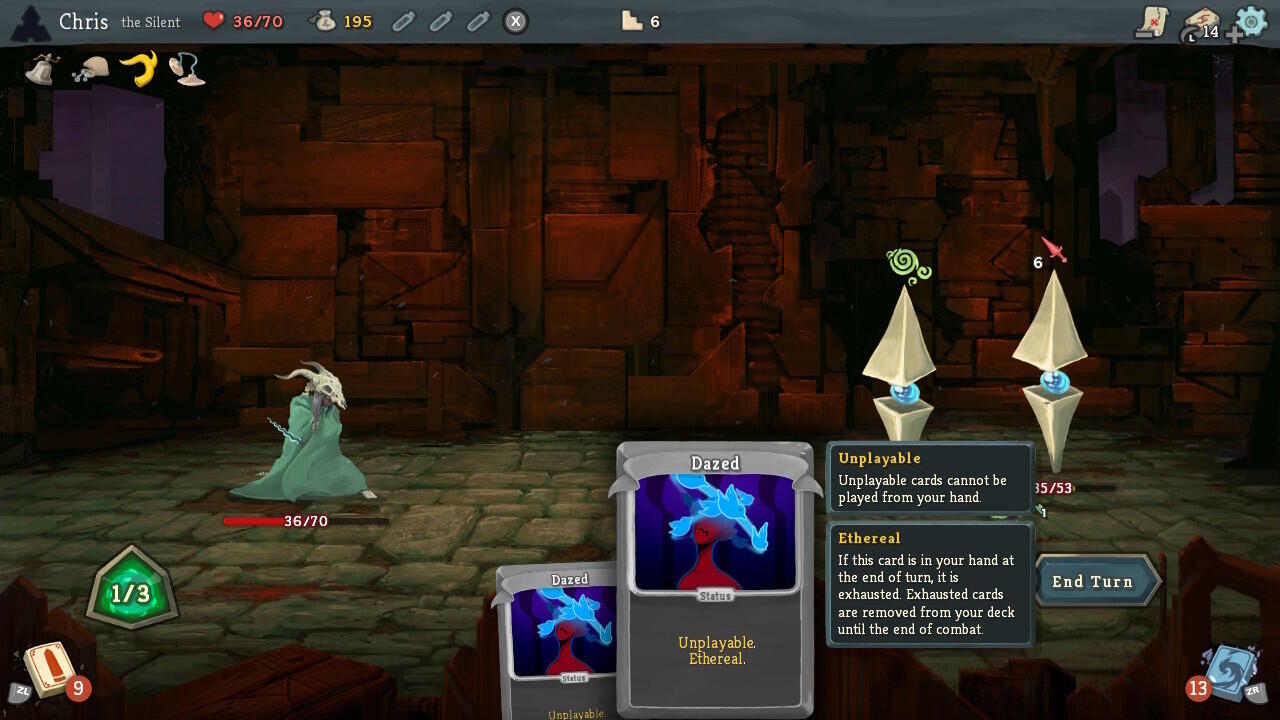Toggle the X button beside potion slots
The image size is (1280, 720).
[515, 21]
